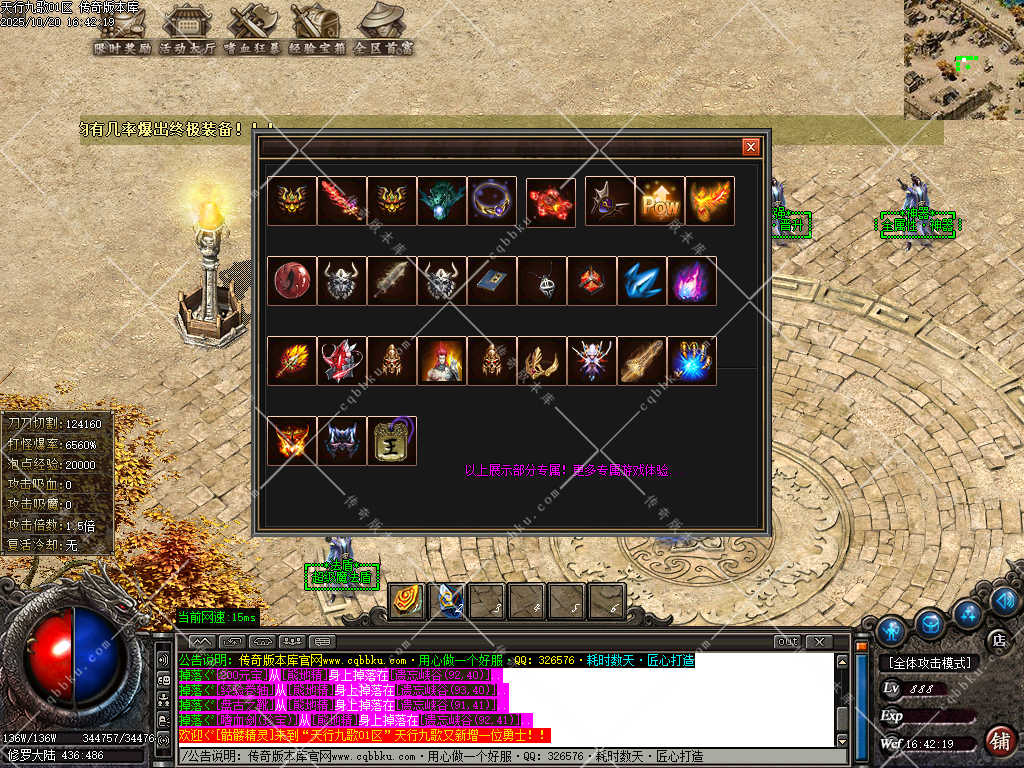Select the blue crystal shards item
The height and width of the screenshot is (768, 1024).
point(642,281)
